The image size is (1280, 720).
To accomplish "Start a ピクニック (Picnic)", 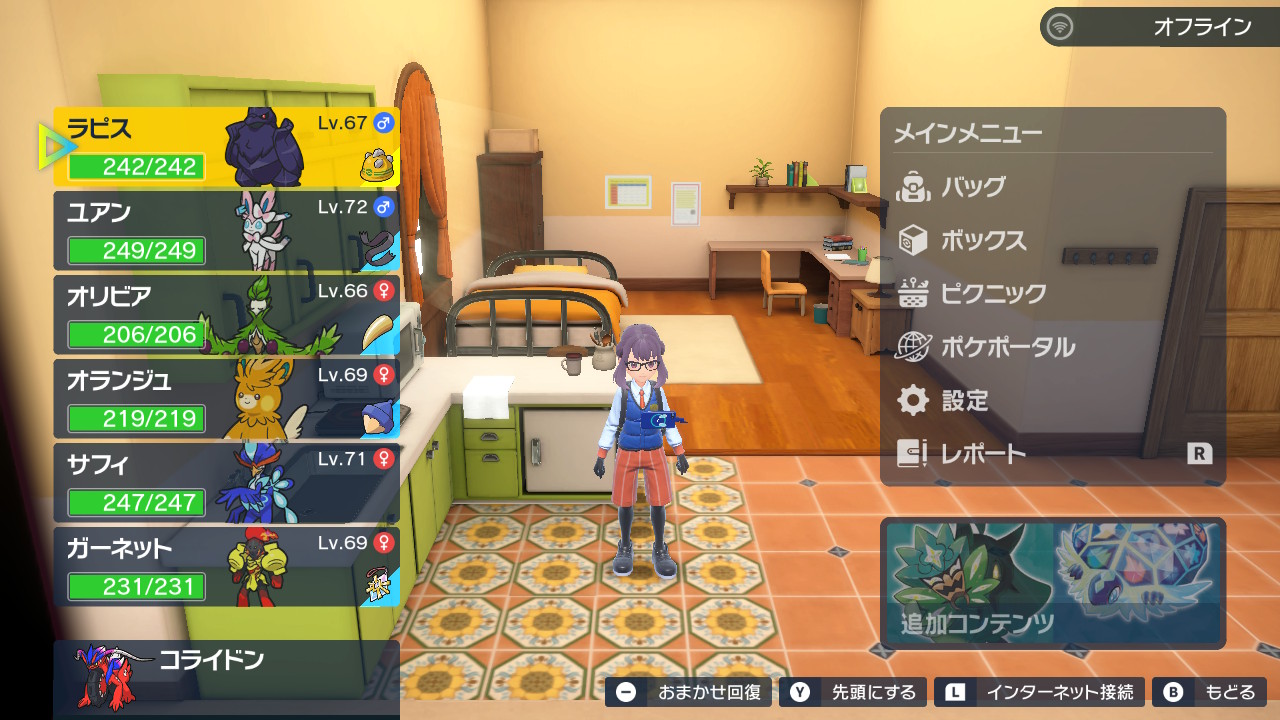I will tap(993, 294).
